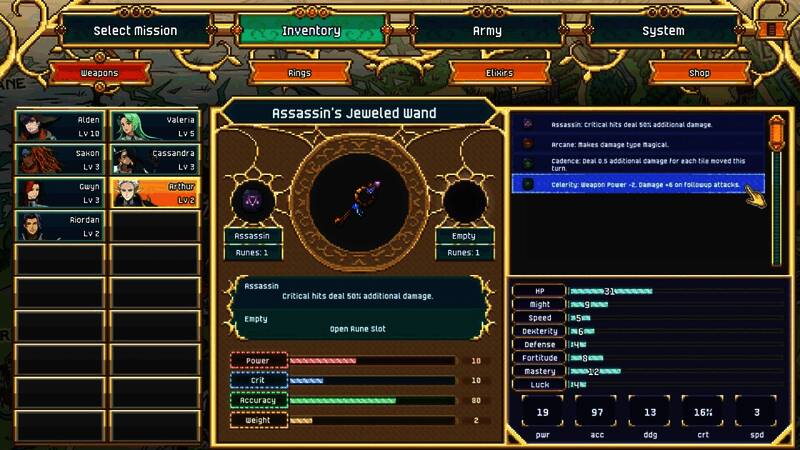Pick the Celerity rune row
Image resolution: width=800 pixels, height=450 pixels.
pos(638,184)
